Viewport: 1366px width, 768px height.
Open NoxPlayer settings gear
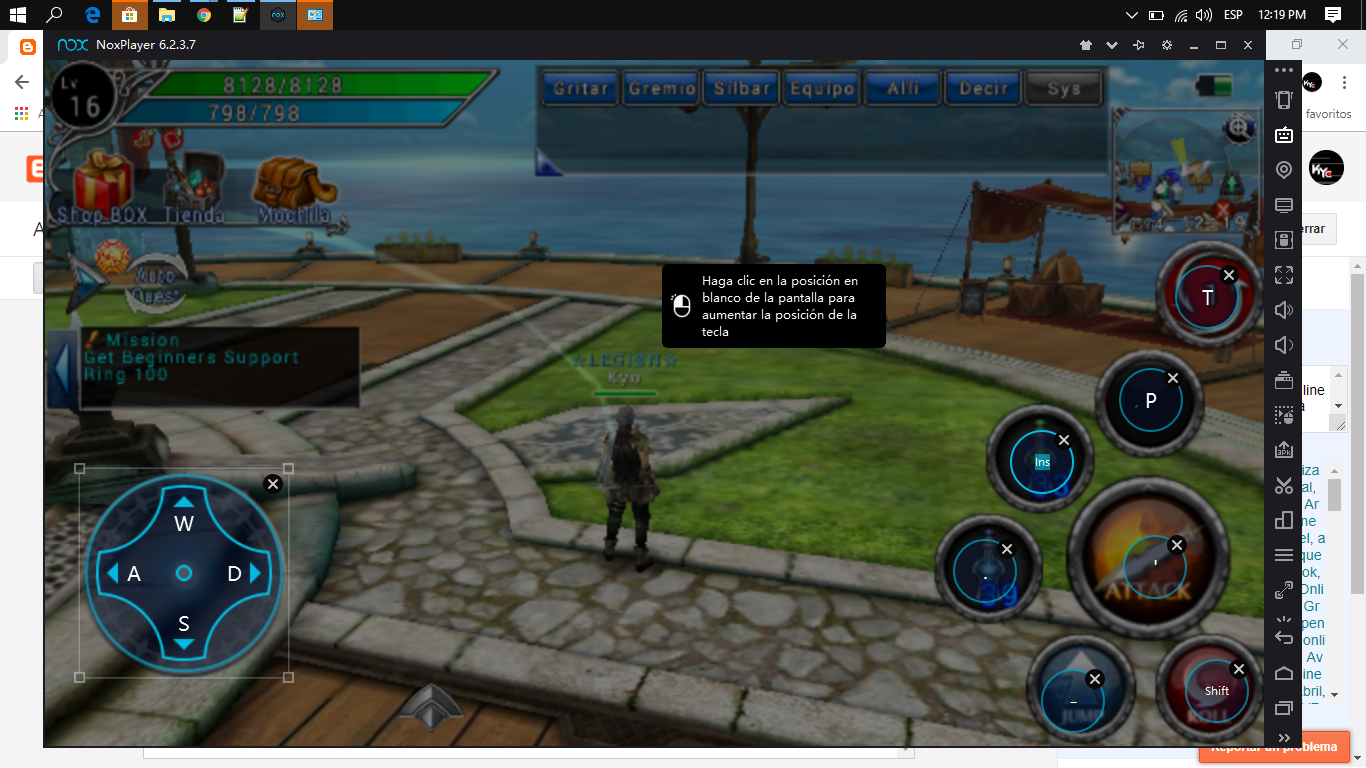[x=1165, y=45]
